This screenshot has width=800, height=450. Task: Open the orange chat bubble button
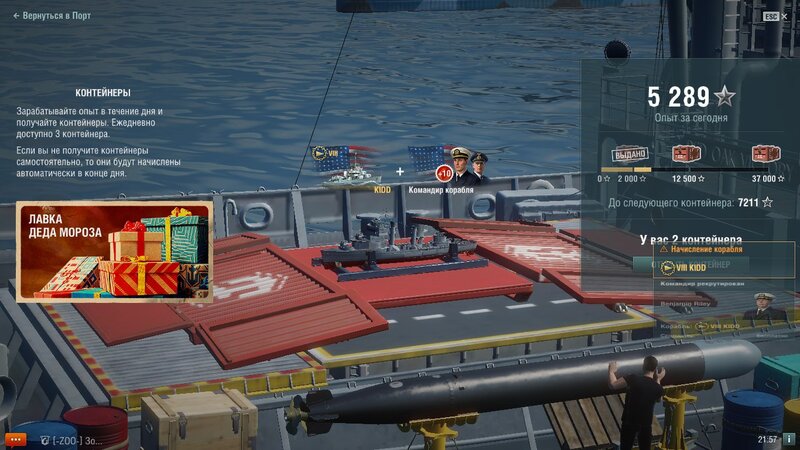pyautogui.click(x=14, y=439)
